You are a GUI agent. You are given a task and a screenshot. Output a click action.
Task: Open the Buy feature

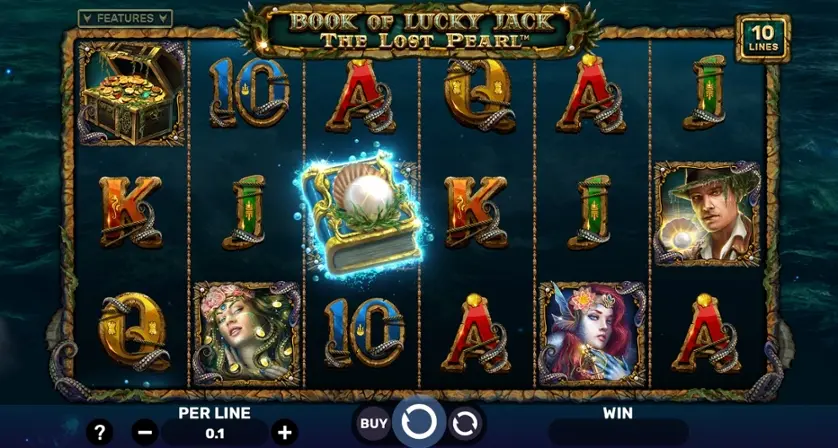point(373,424)
